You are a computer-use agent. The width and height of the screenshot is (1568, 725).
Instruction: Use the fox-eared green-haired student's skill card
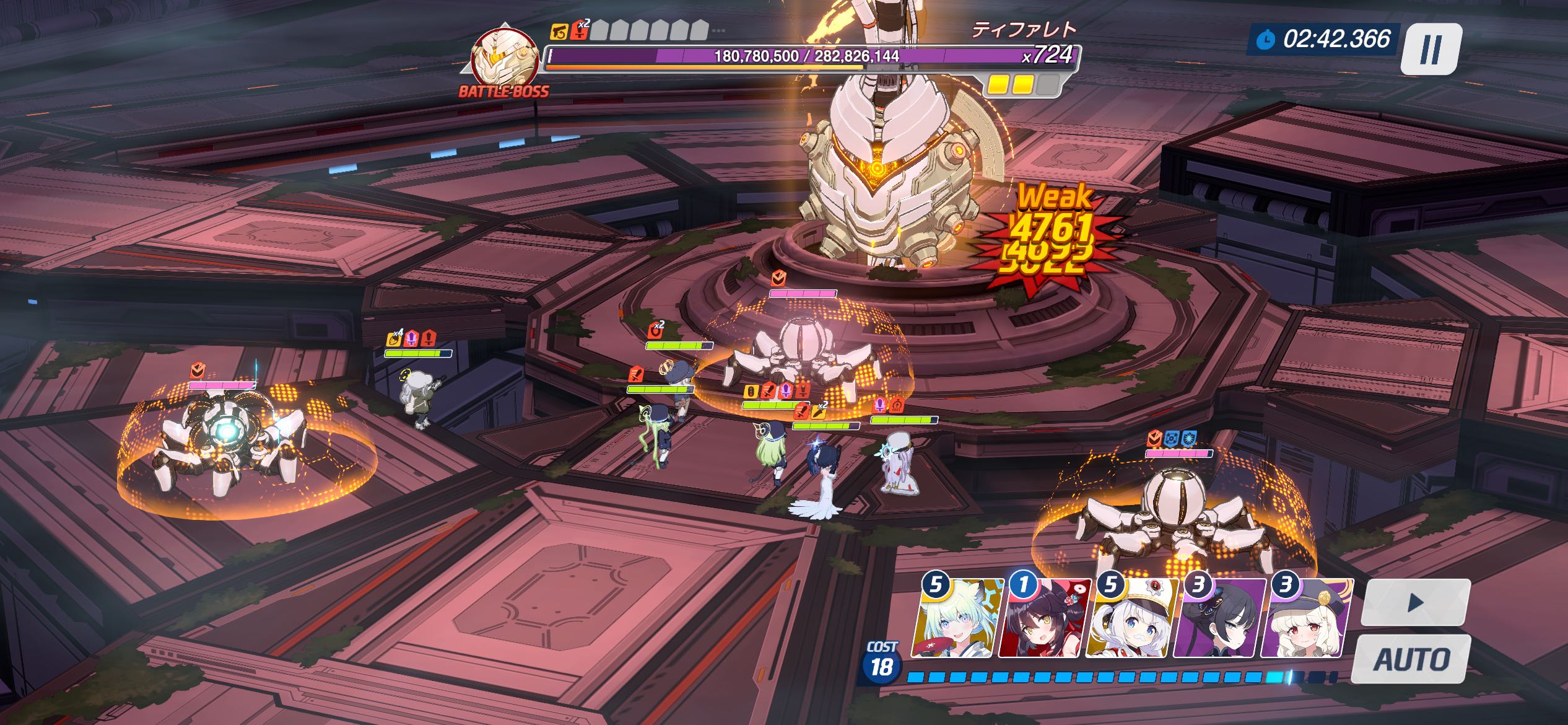point(957,620)
